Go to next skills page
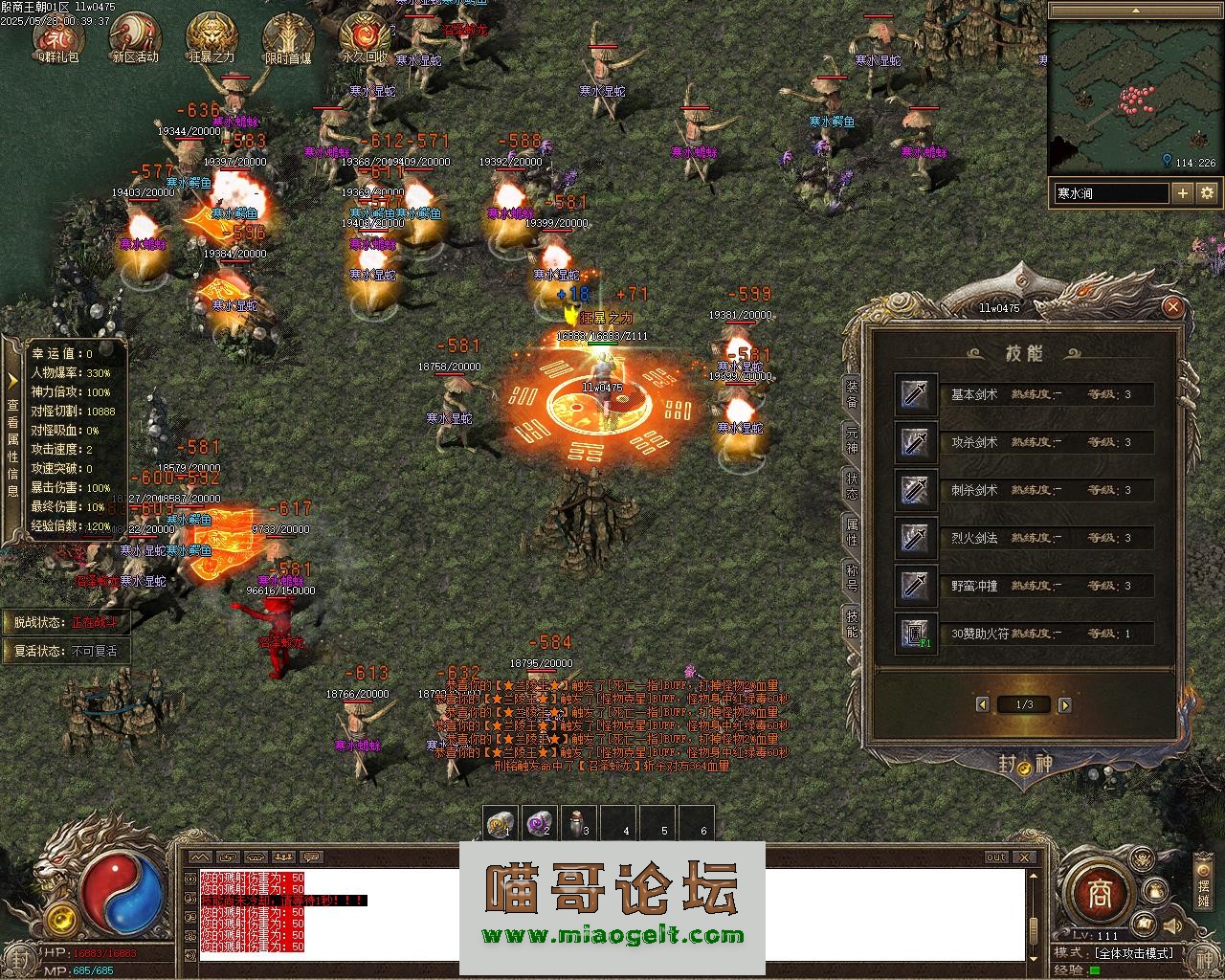1225x980 pixels. point(1065,705)
